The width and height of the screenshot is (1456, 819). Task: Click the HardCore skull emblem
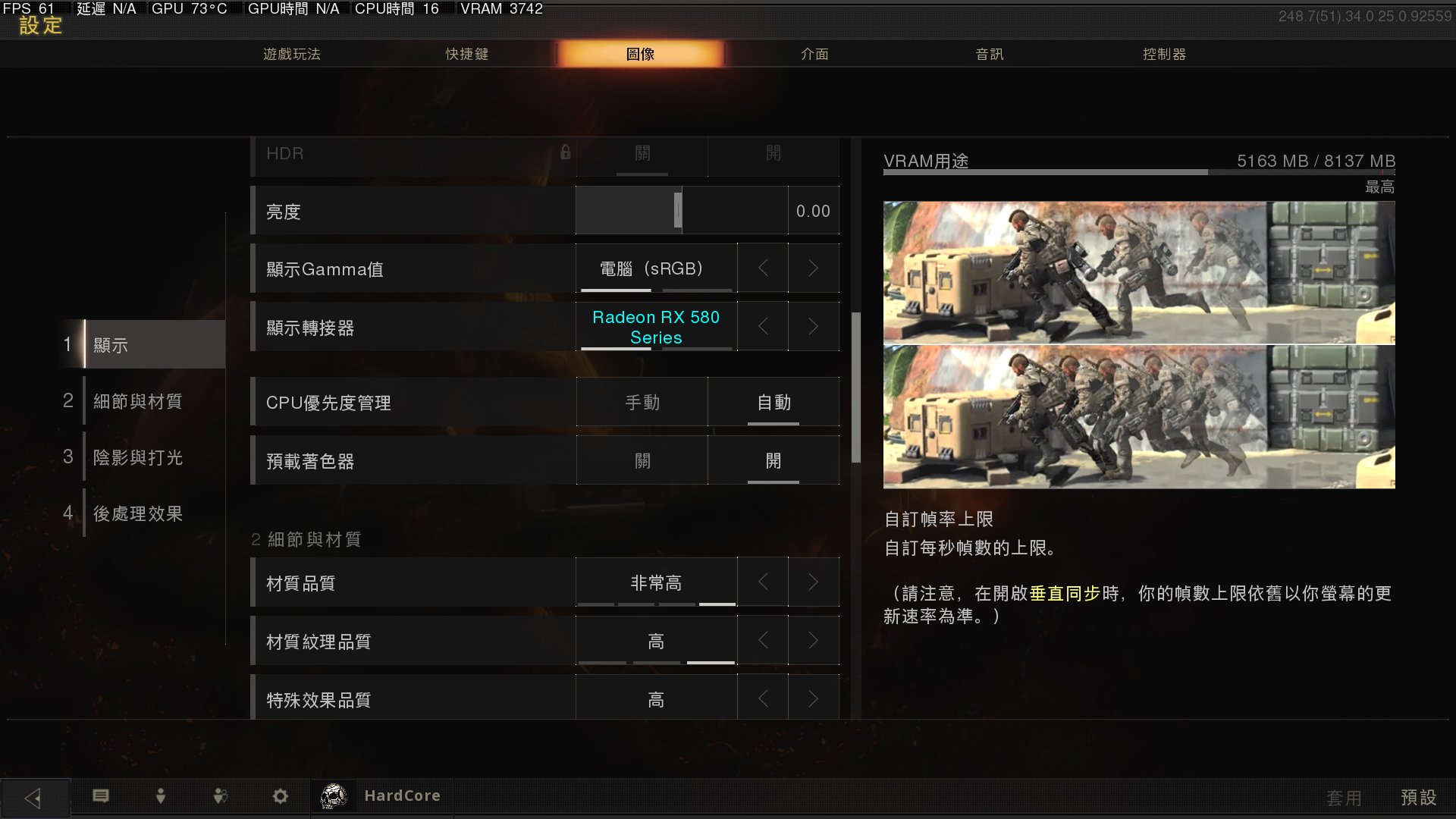pos(334,795)
